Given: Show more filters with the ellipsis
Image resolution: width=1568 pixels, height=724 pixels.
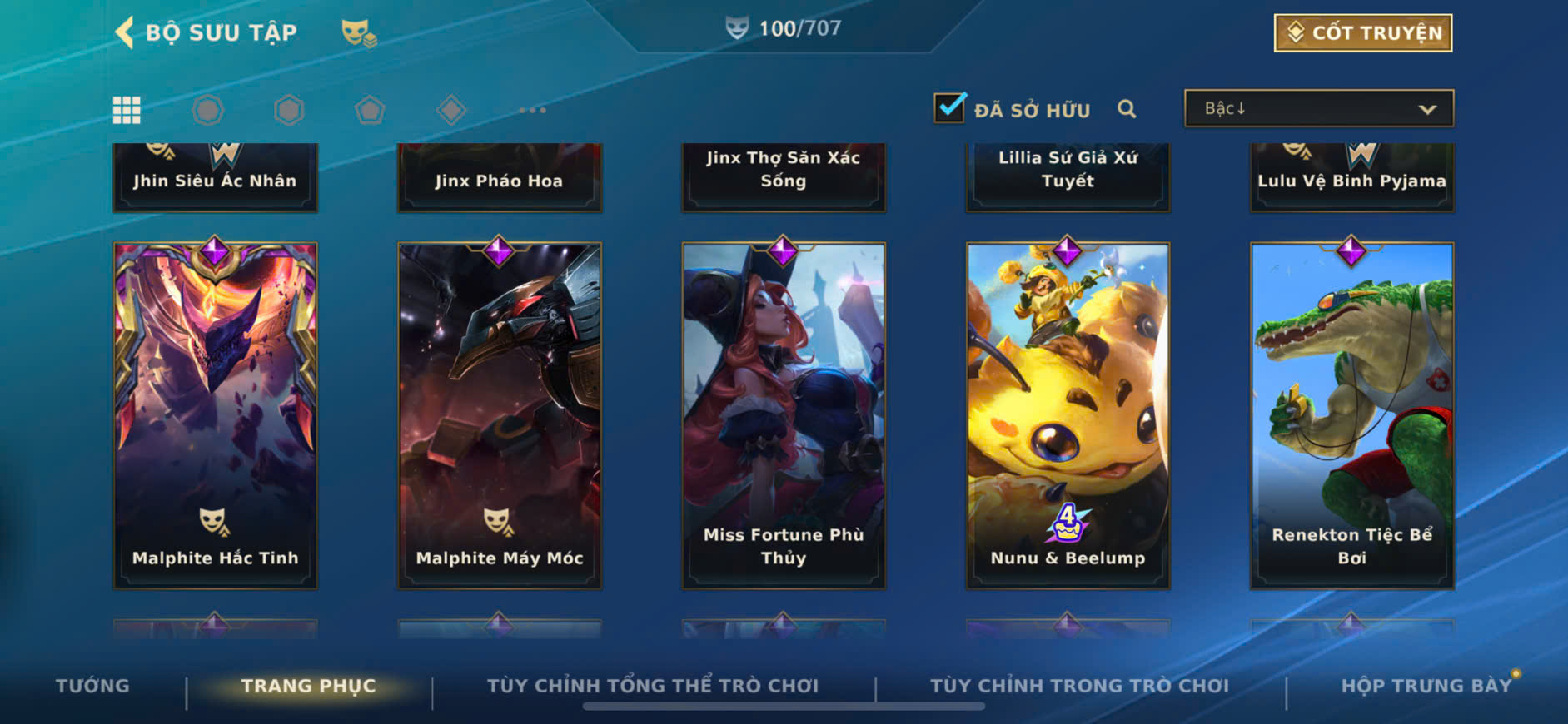Looking at the screenshot, I should (x=532, y=110).
